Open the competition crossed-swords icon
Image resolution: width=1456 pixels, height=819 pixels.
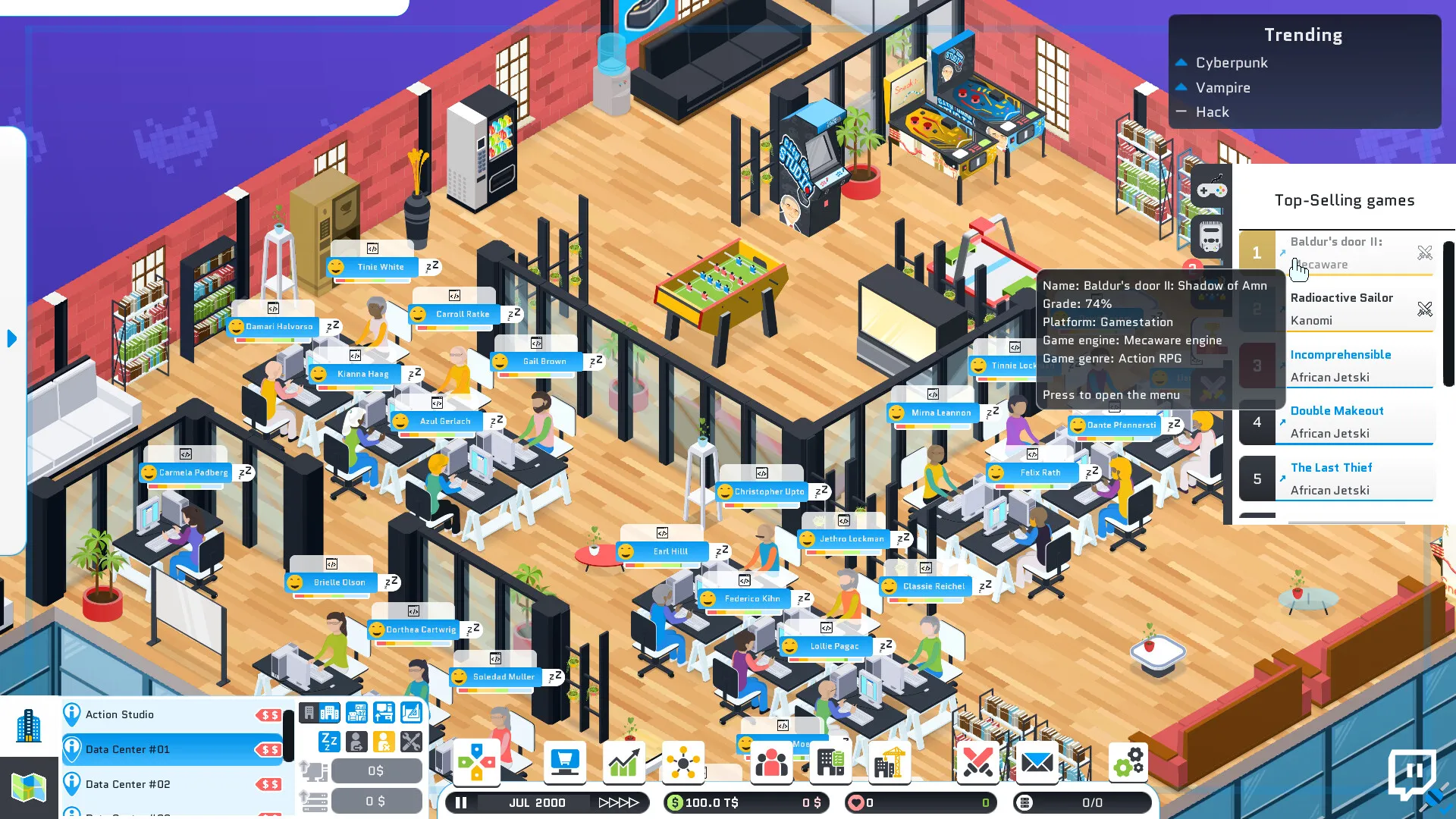pos(978,762)
